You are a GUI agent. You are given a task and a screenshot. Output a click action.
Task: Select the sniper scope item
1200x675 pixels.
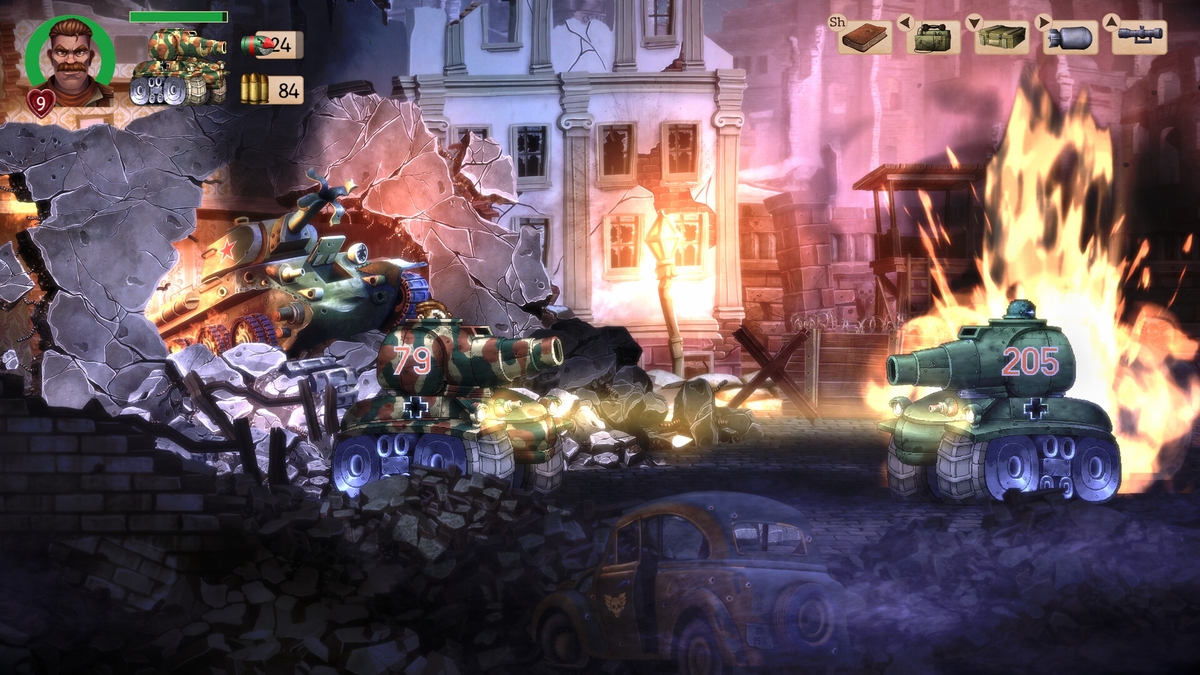(x=1139, y=38)
